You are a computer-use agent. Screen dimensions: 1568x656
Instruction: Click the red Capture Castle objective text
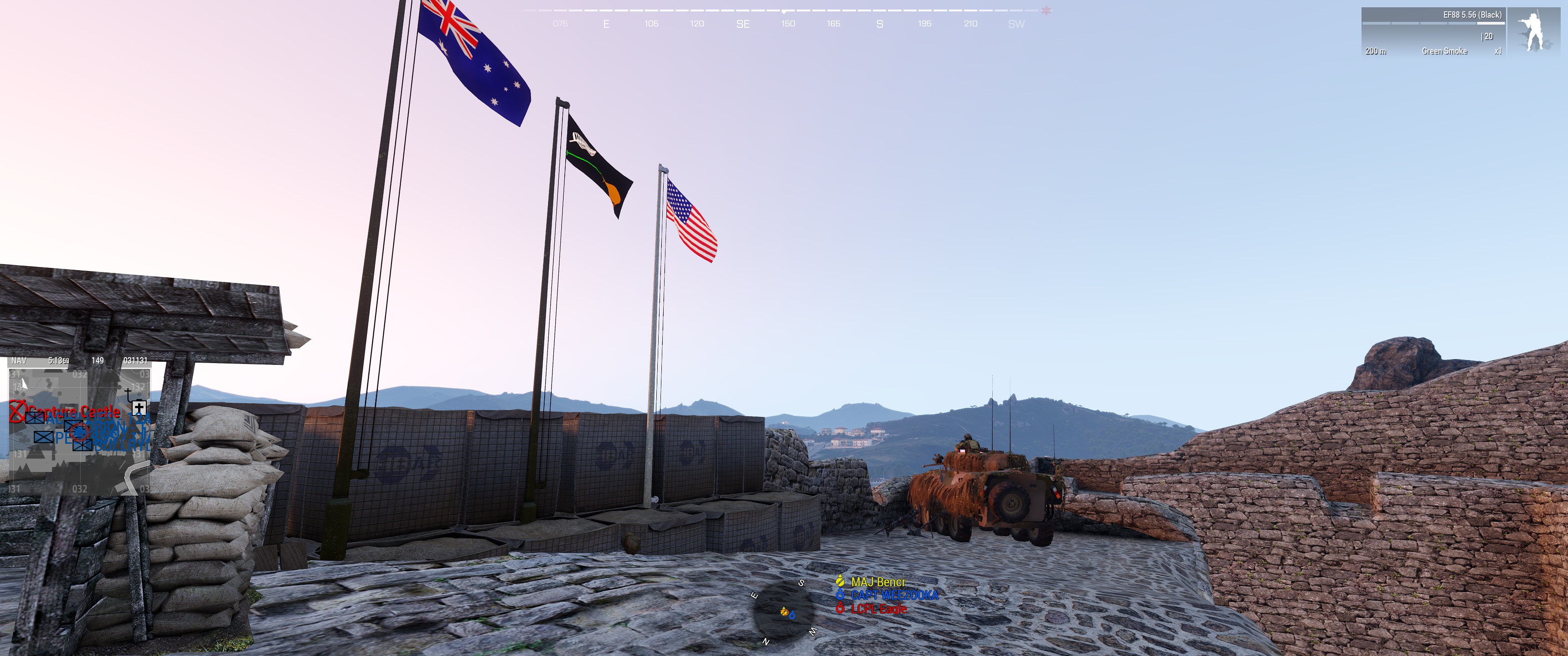coord(74,411)
